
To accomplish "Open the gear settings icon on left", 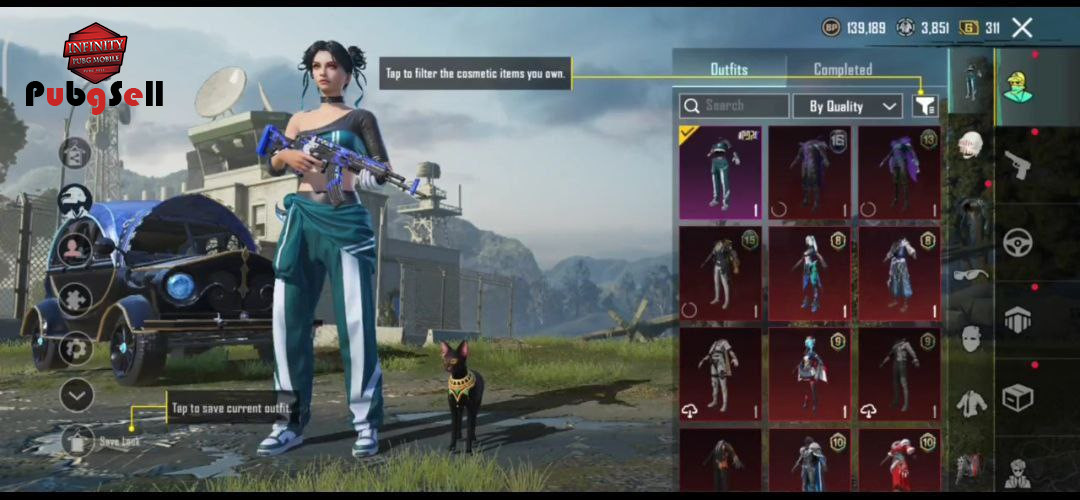I will [x=76, y=347].
